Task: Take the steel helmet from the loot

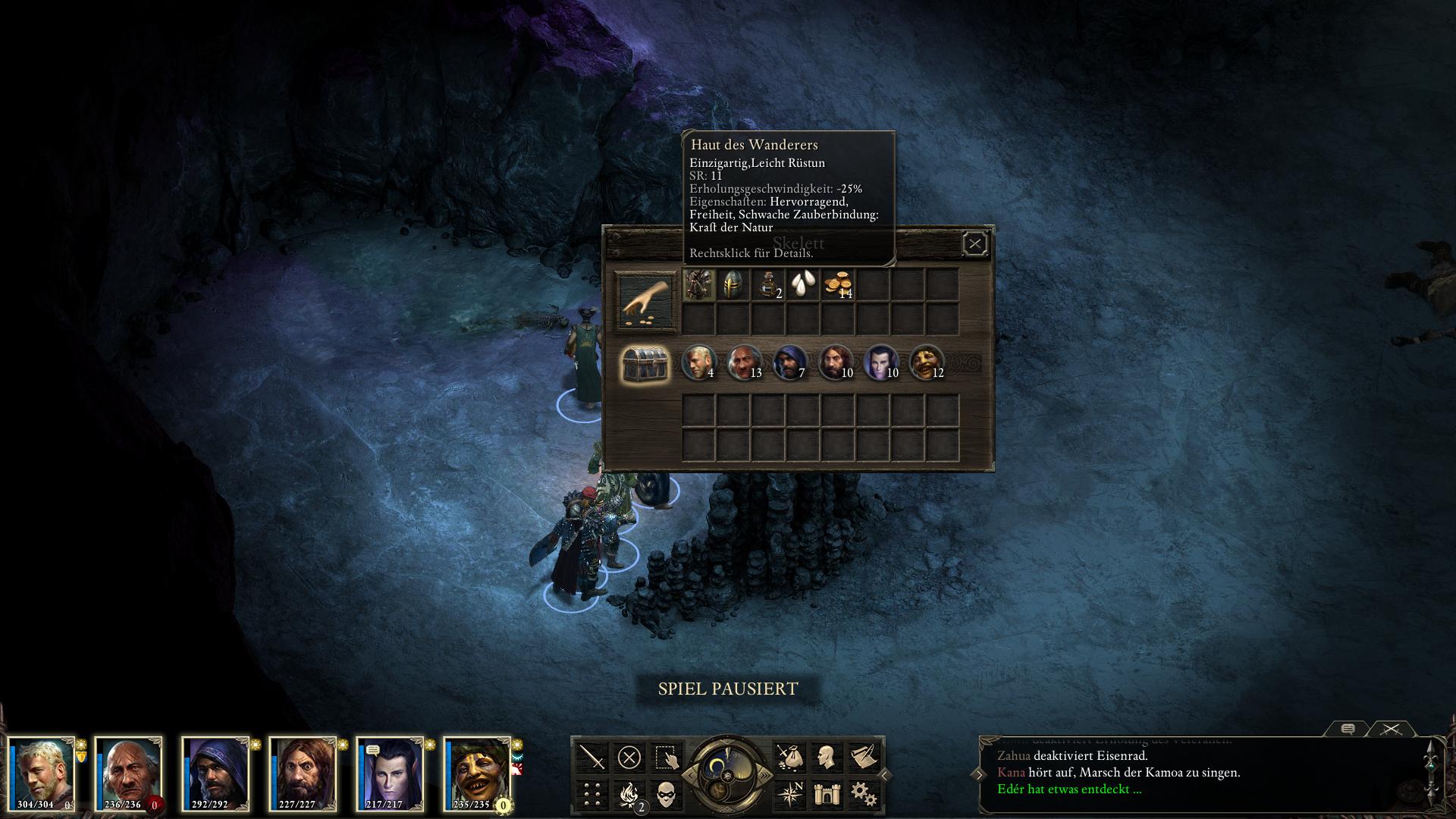Action: pyautogui.click(x=733, y=285)
